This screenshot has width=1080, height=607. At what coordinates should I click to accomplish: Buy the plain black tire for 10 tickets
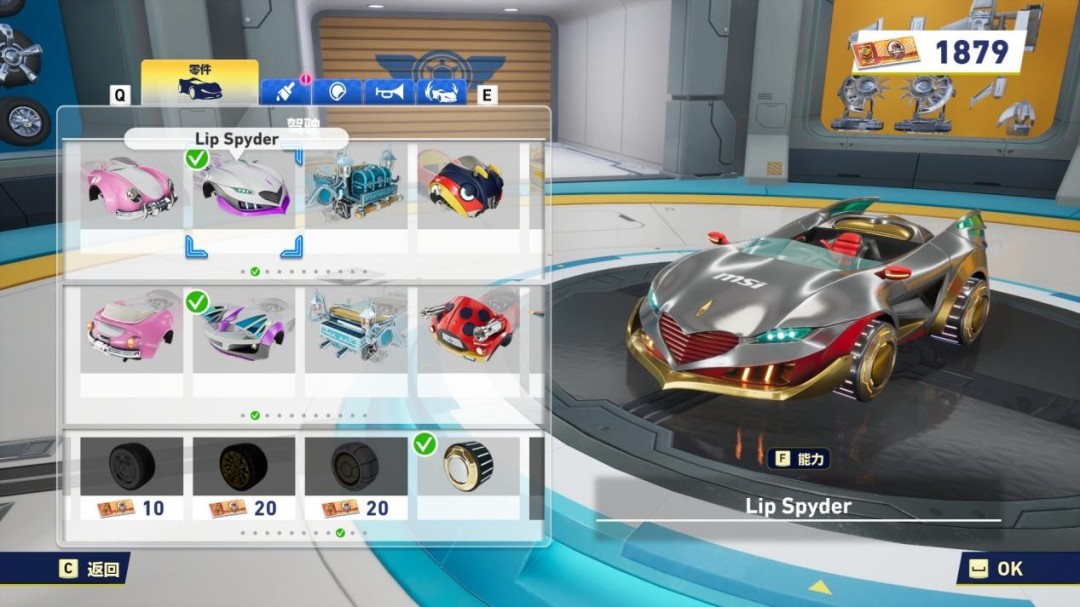click(131, 478)
